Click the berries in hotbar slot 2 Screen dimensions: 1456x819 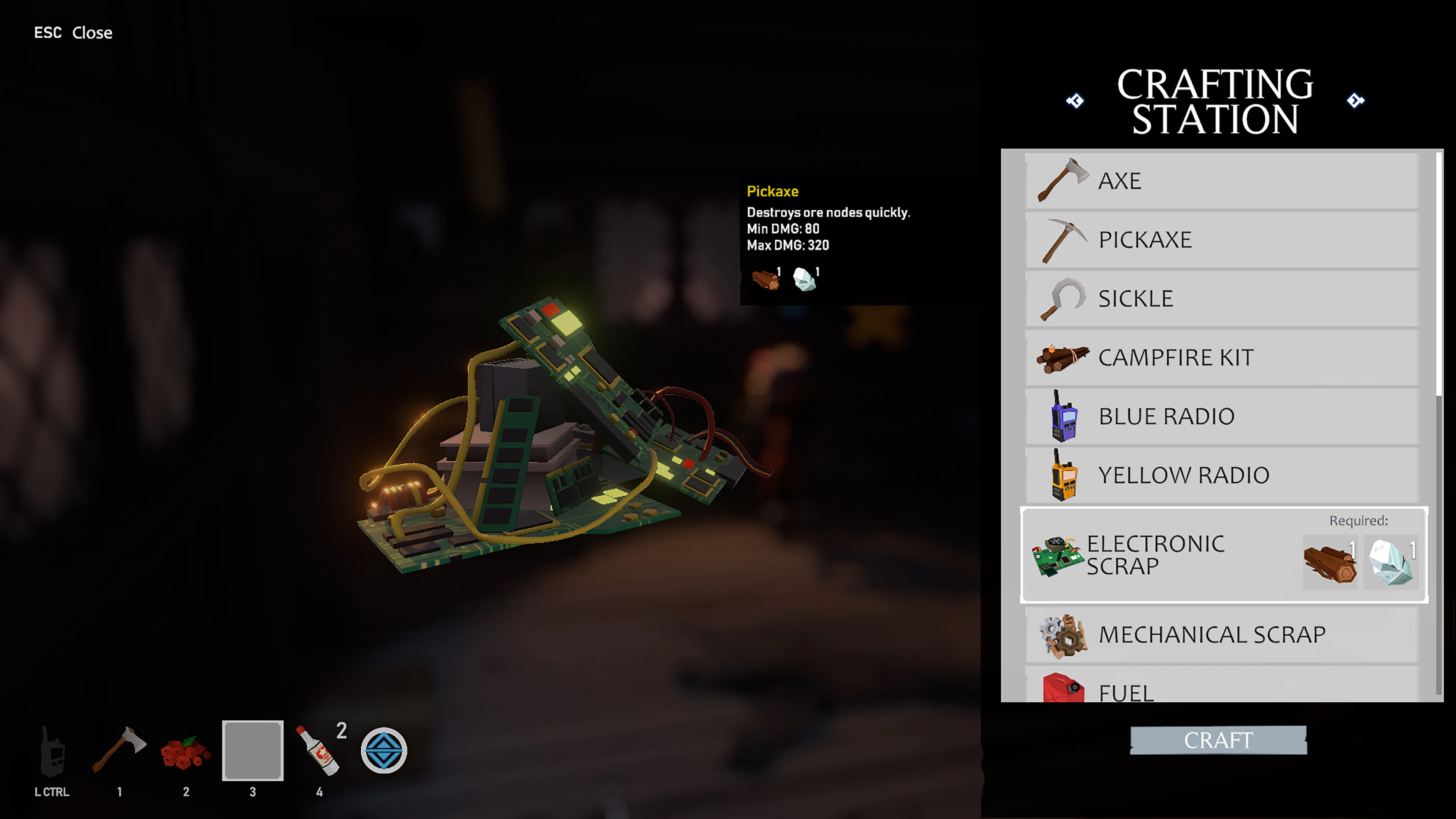click(x=186, y=755)
